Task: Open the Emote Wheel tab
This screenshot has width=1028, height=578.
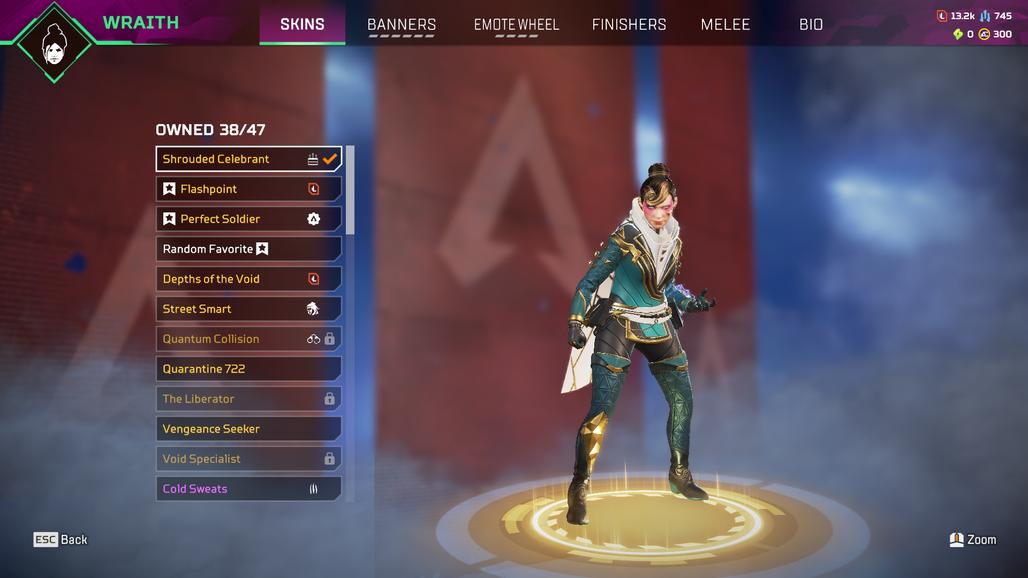Action: pos(516,24)
